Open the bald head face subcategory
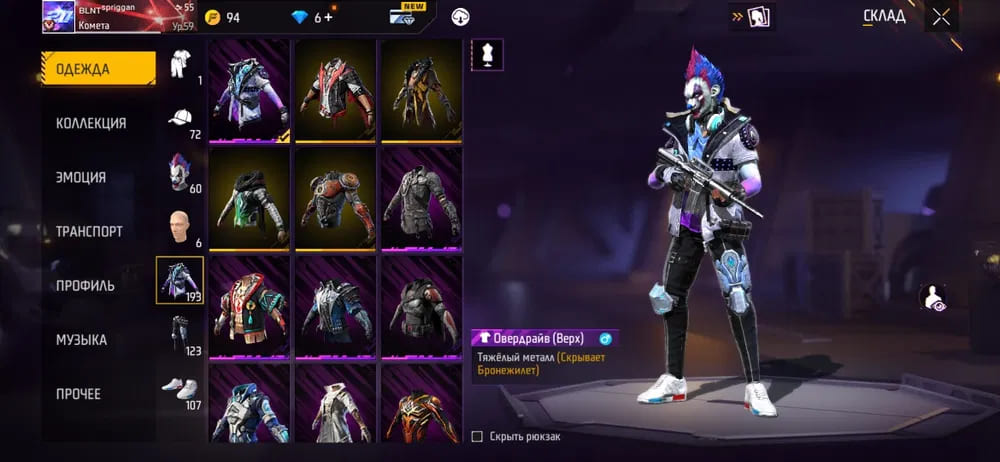1000x462 pixels. 180,226
